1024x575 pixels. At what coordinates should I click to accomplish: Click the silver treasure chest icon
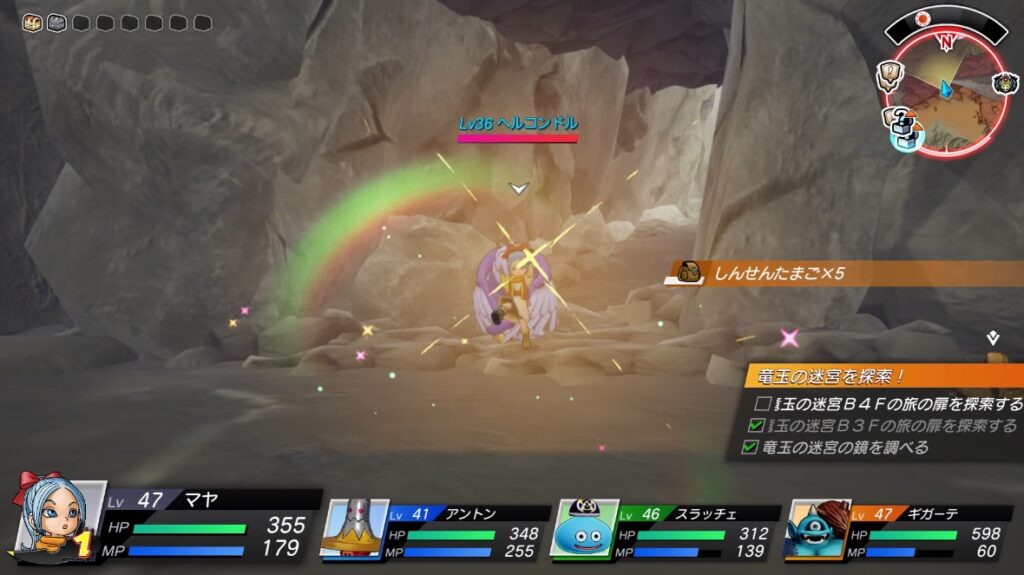coord(56,22)
